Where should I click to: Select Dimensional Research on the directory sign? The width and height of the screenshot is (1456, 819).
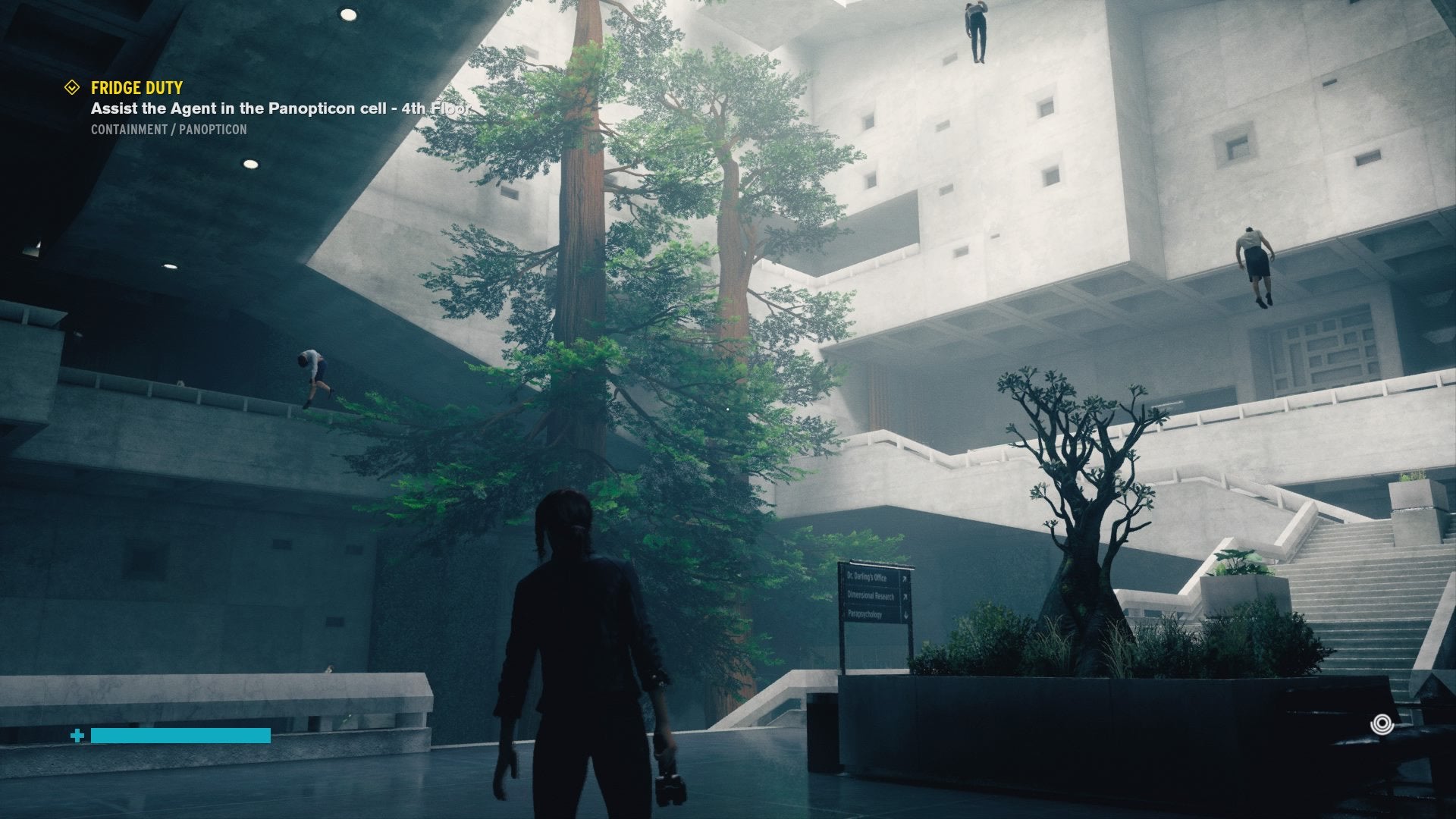[871, 597]
